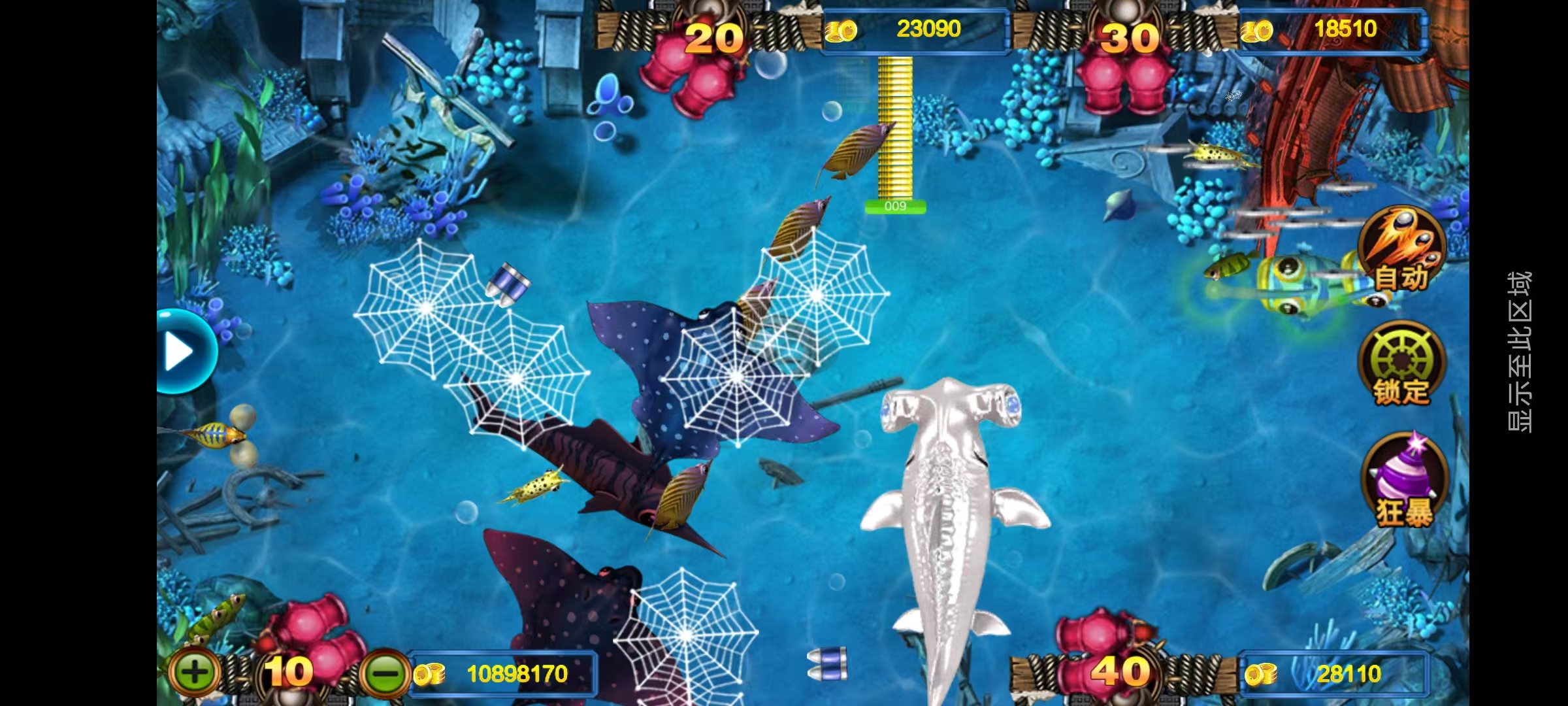Expand the side panel arrow button

click(183, 352)
